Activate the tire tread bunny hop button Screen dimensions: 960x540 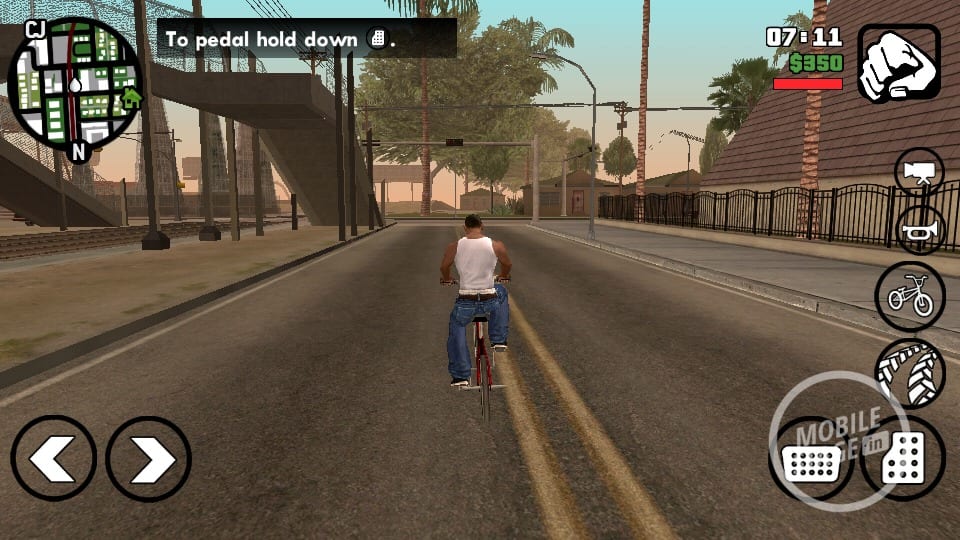pyautogui.click(x=909, y=372)
